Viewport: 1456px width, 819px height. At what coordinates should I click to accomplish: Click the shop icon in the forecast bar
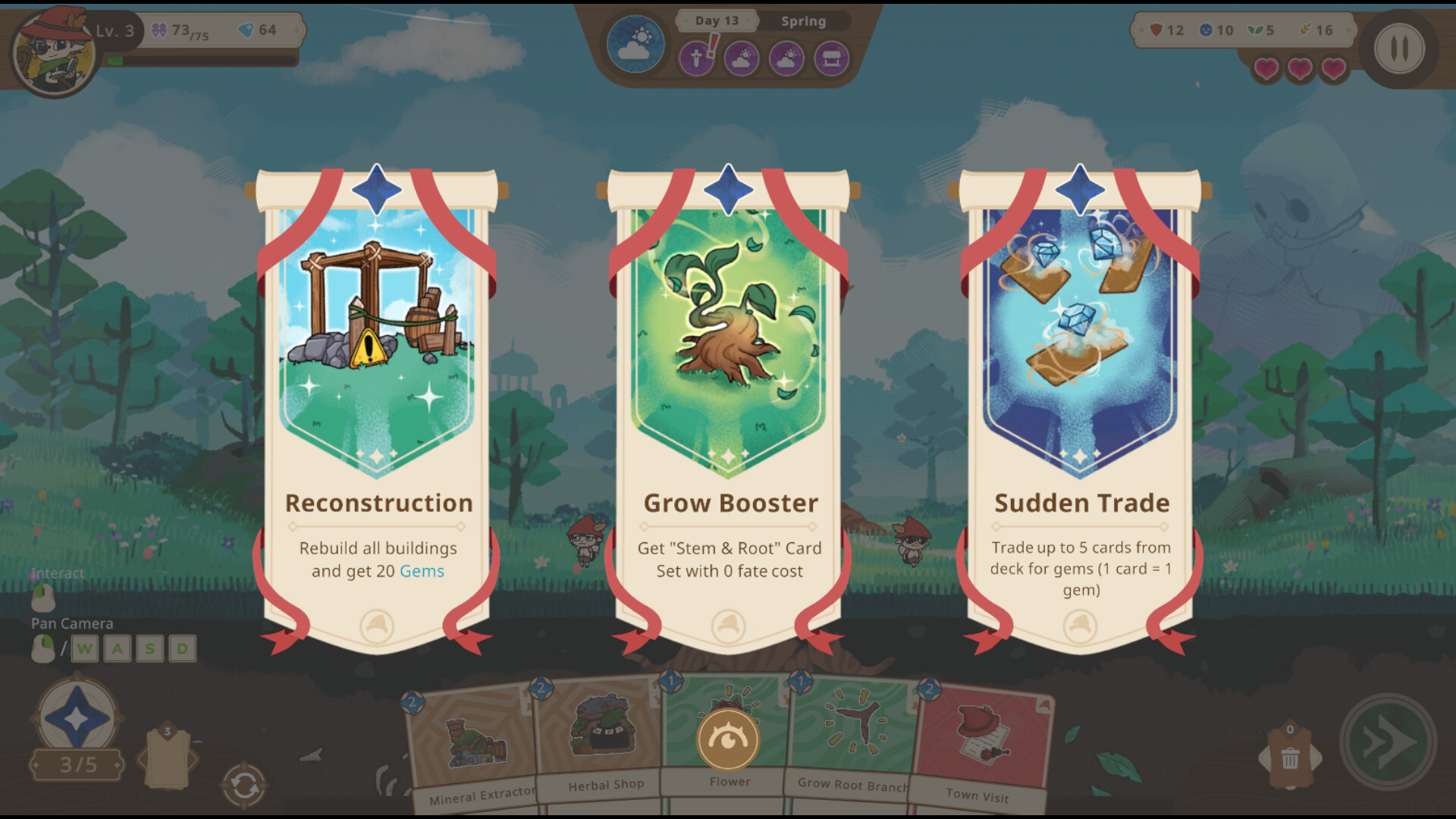coord(832,59)
